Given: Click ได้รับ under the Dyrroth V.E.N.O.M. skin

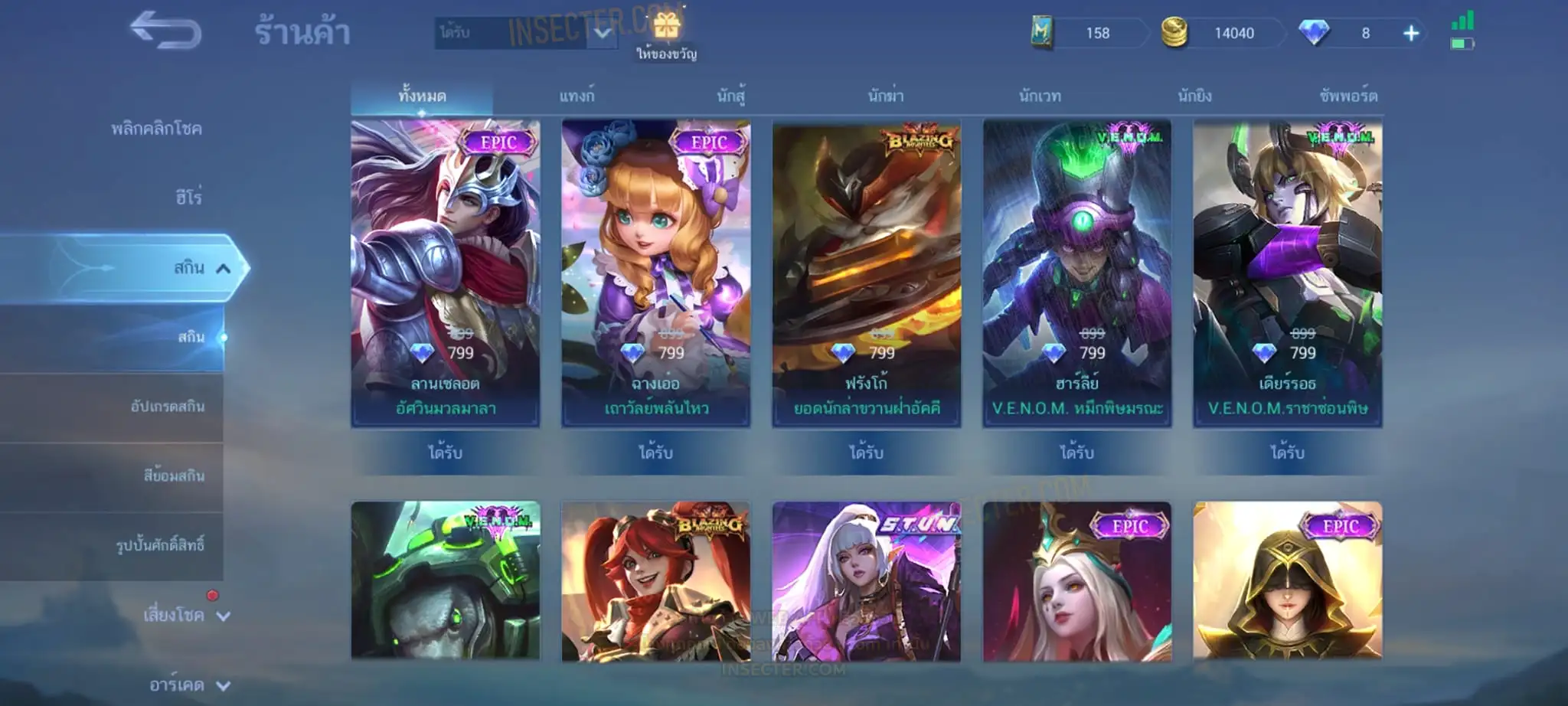Looking at the screenshot, I should pos(1287,453).
